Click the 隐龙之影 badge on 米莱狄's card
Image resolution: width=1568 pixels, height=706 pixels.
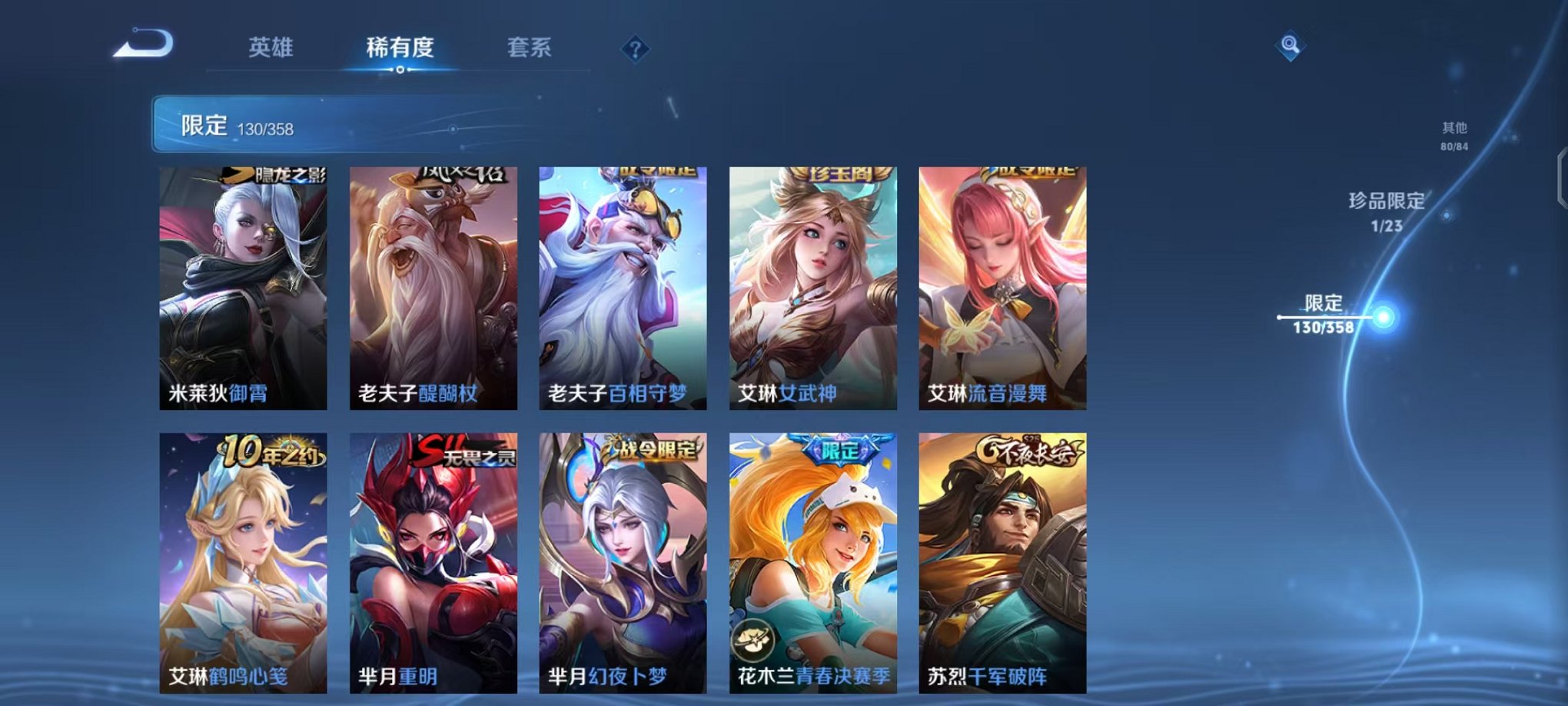pos(273,175)
